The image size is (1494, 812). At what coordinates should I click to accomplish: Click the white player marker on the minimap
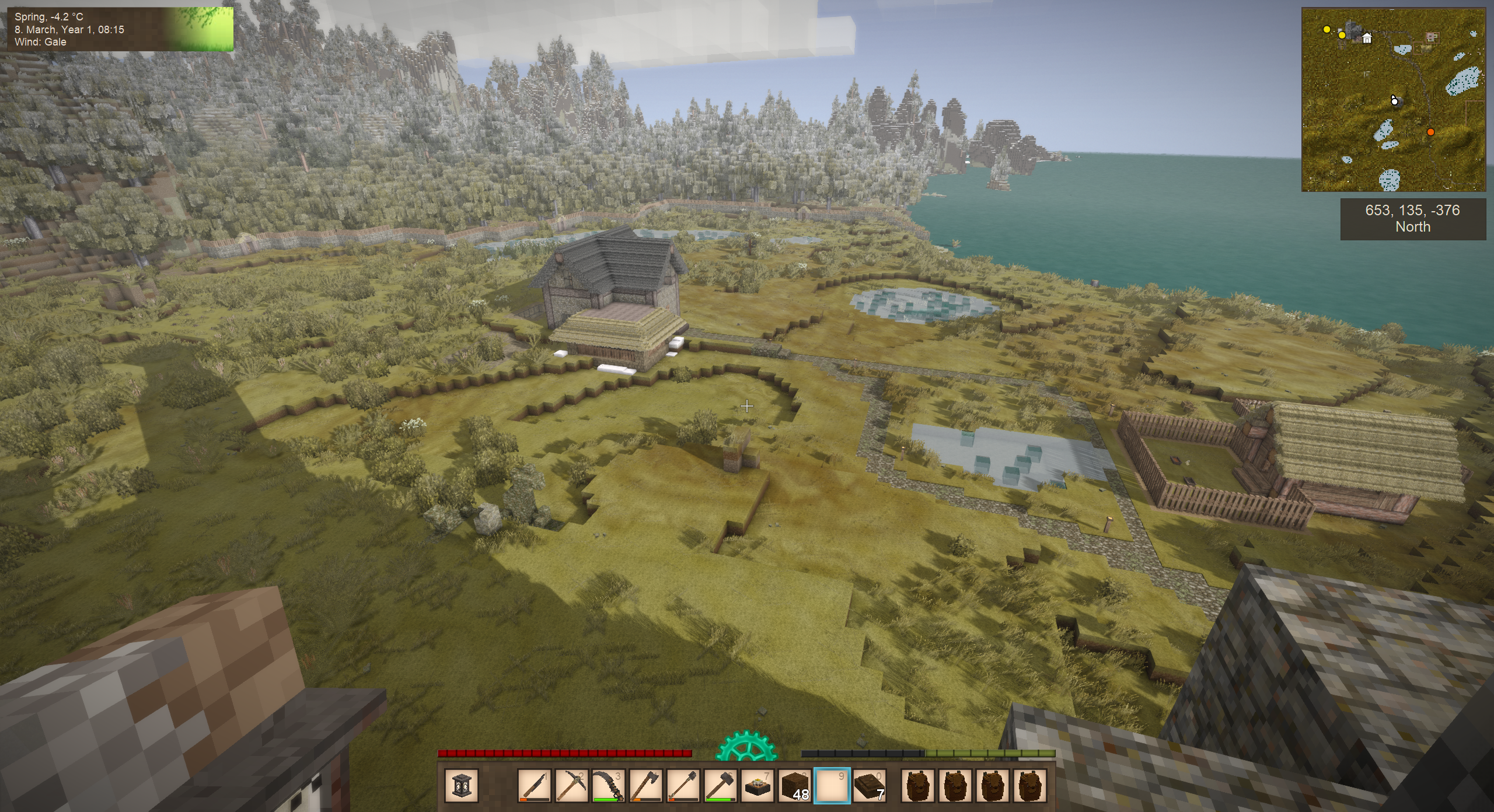pos(1394,101)
